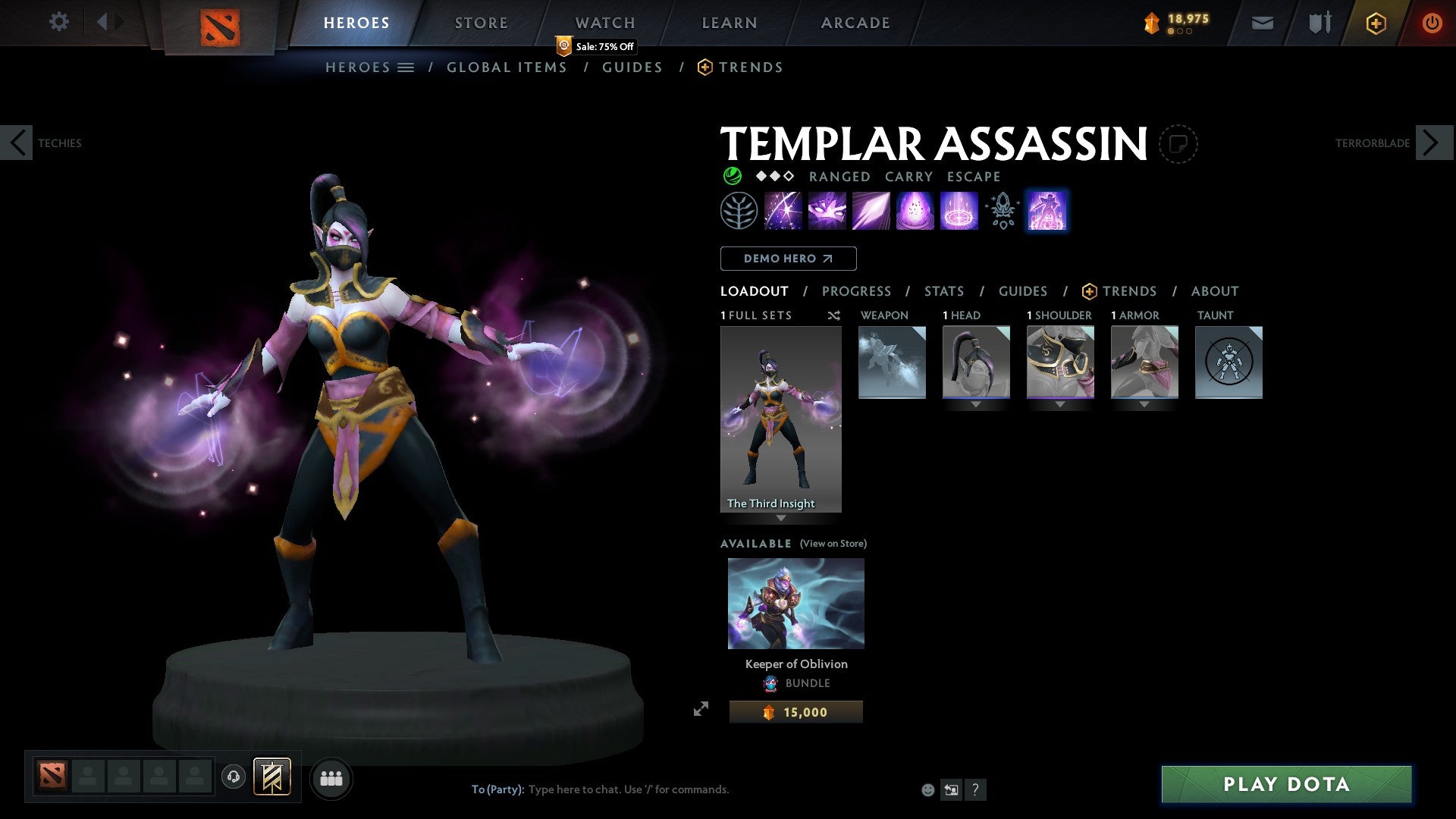Check messages via the envelope icon
The width and height of the screenshot is (1456, 819).
coord(1262,23)
